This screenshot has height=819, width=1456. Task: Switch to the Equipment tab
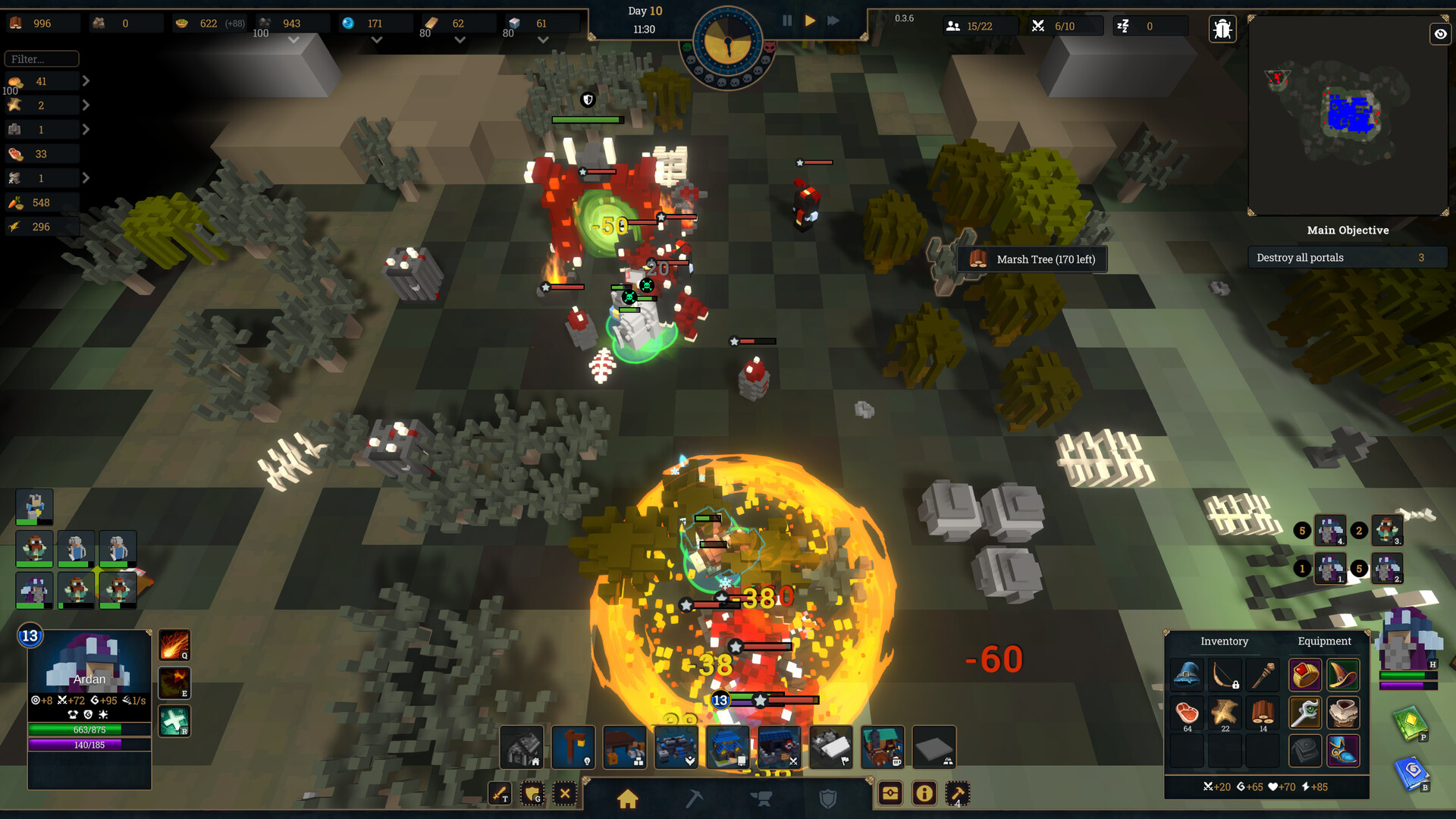[x=1324, y=641]
